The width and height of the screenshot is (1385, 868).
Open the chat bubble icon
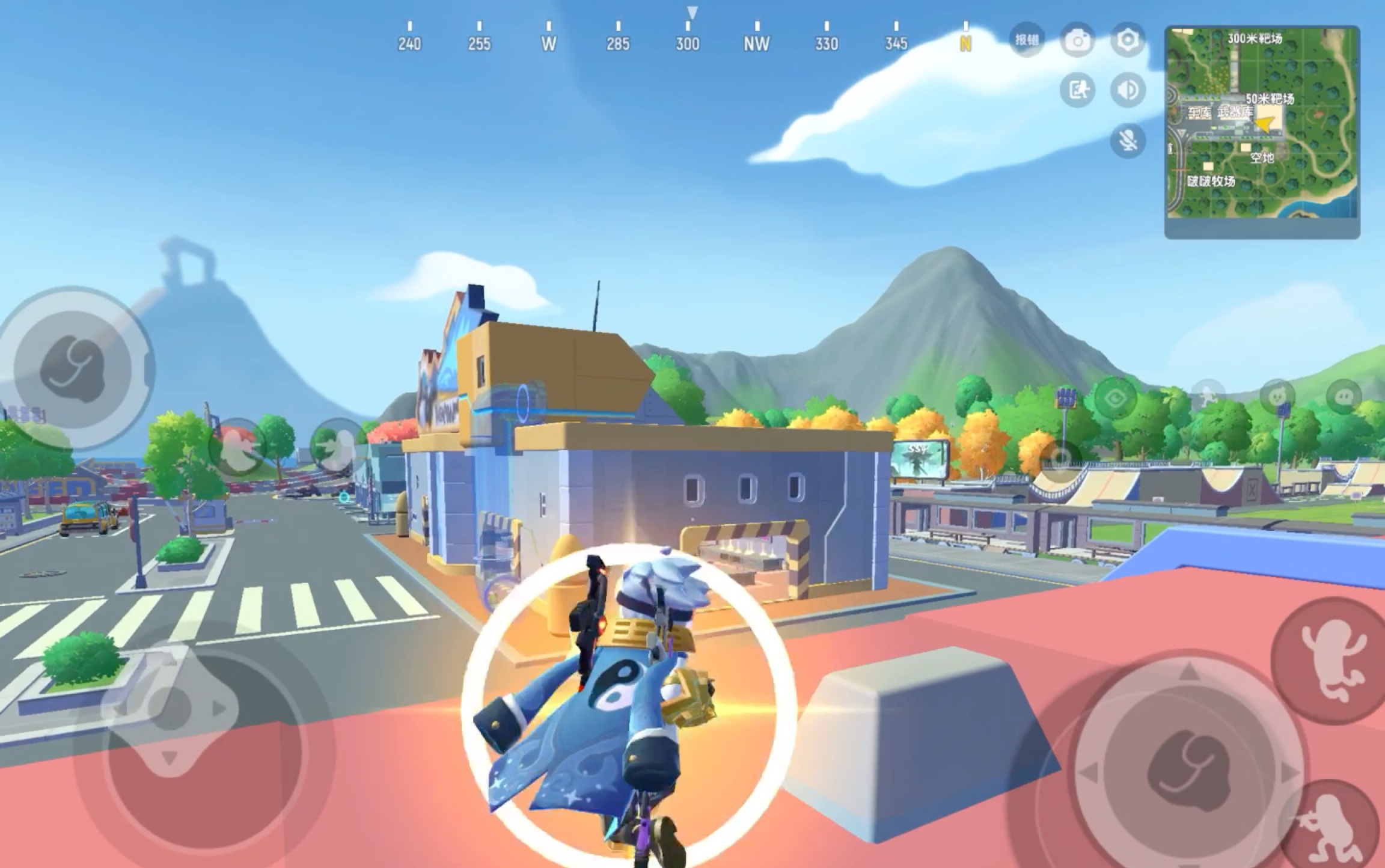click(x=1344, y=397)
